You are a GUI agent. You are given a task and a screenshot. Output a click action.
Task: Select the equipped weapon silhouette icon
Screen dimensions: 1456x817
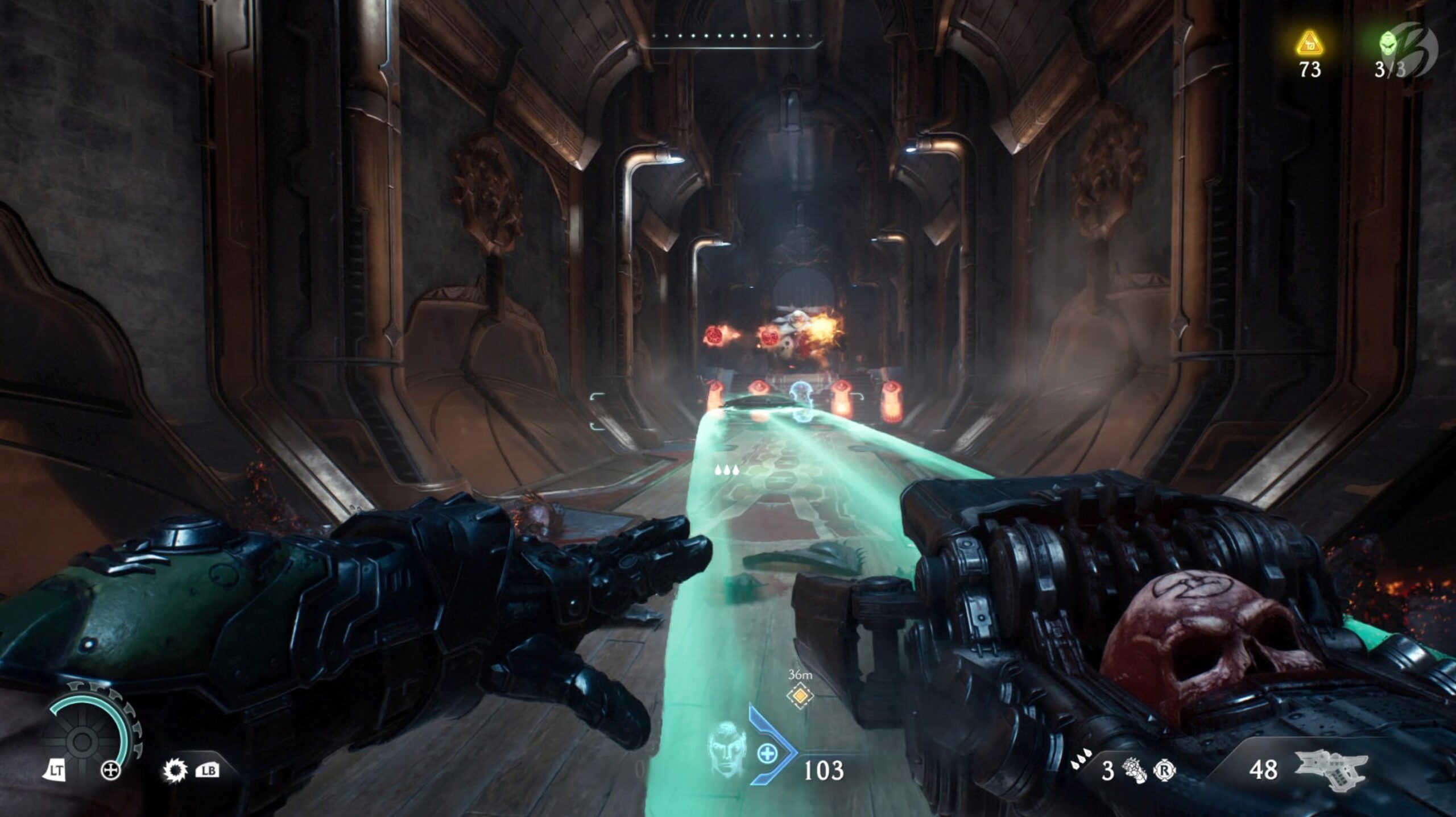1330,769
